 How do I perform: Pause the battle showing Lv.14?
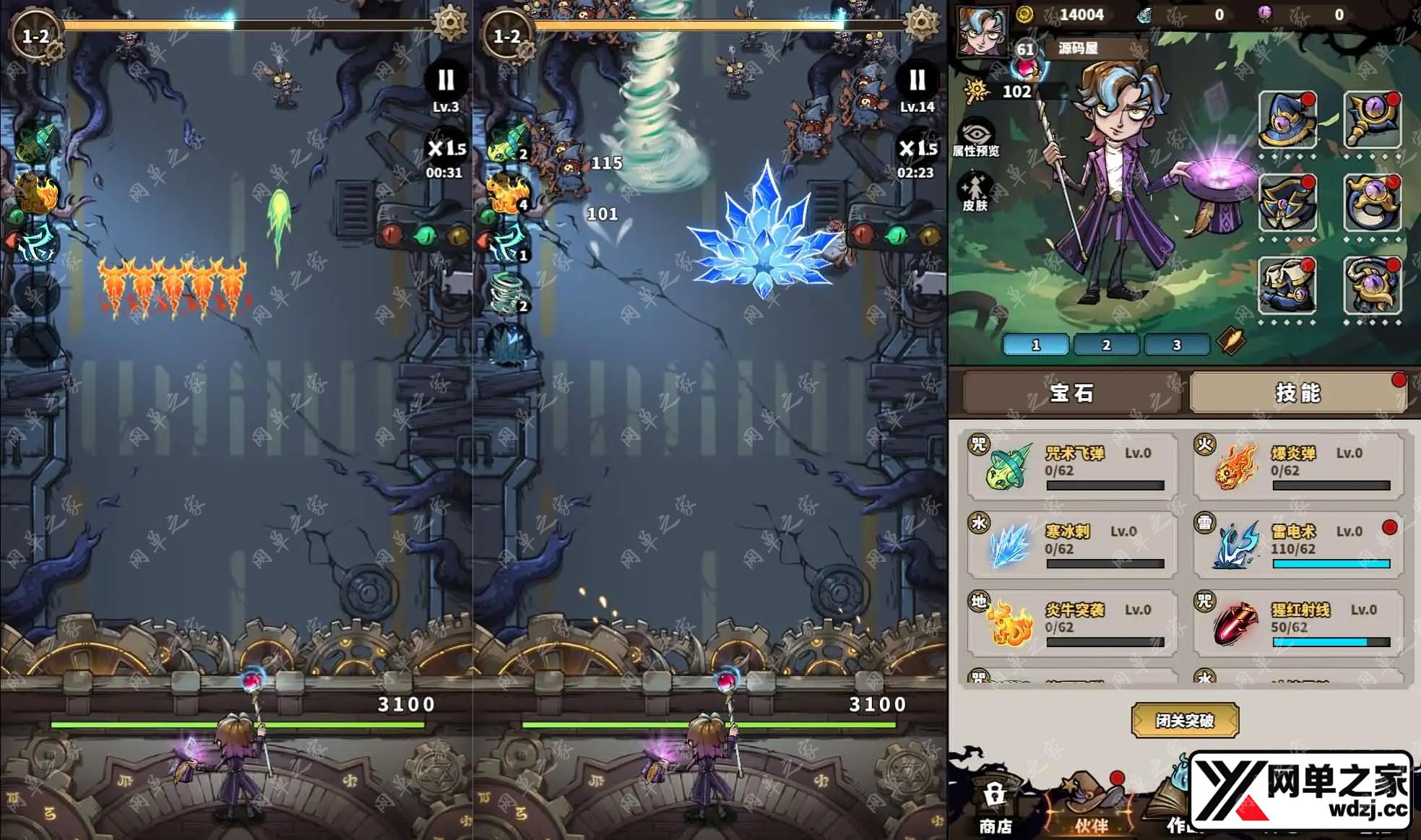[x=917, y=80]
